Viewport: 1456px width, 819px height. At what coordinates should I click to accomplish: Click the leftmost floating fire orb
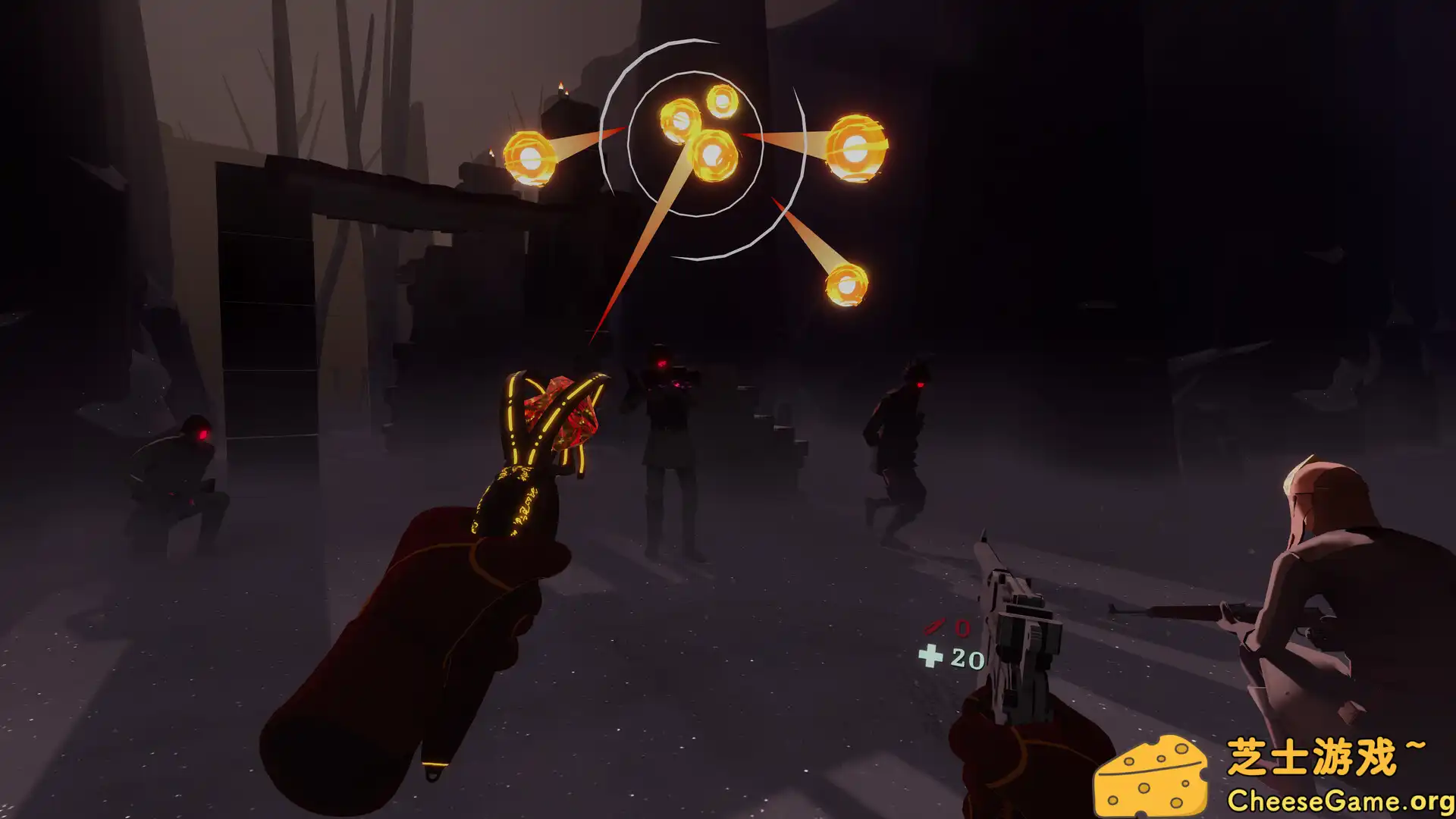click(531, 159)
